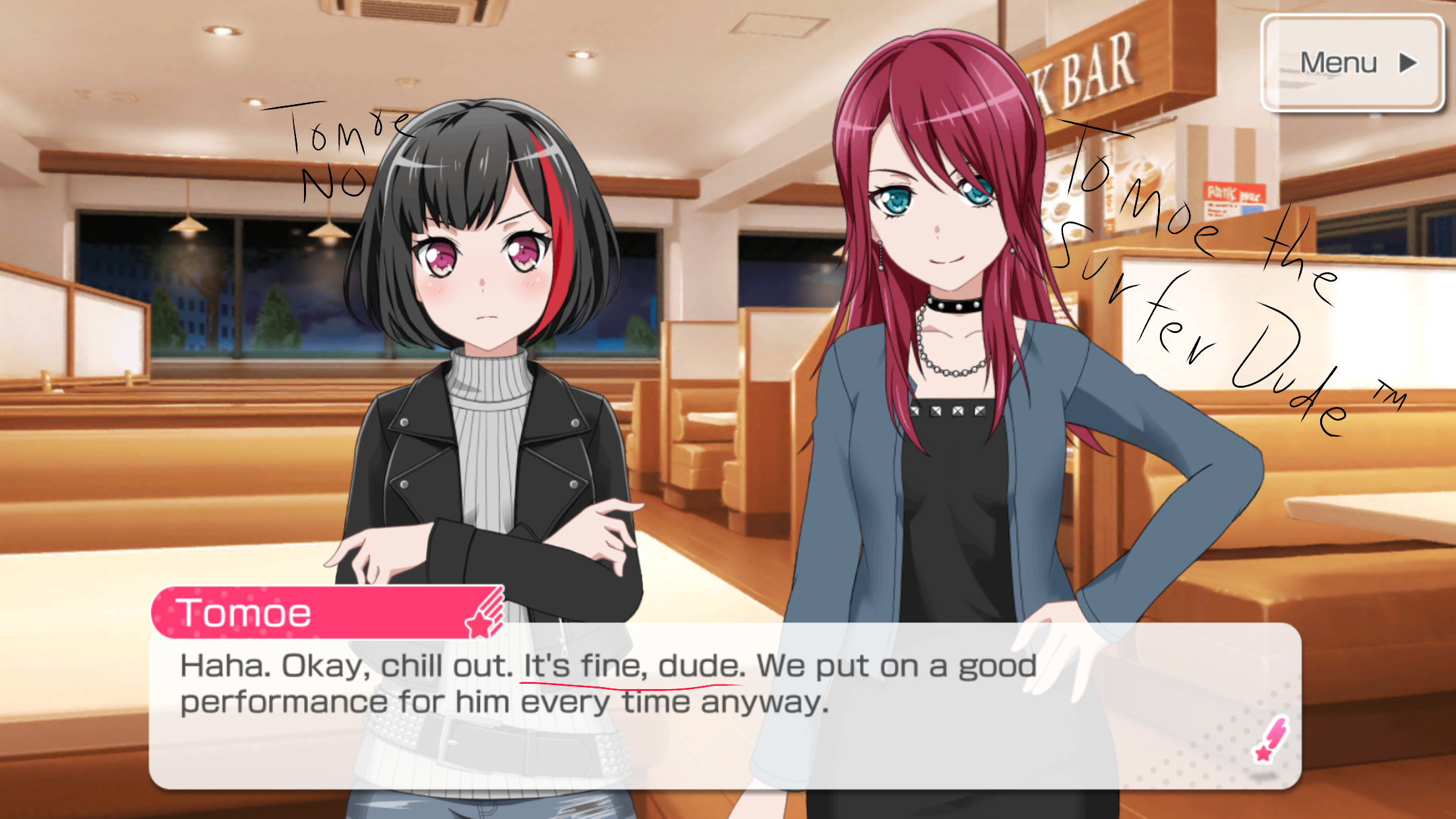Open the Menu button
1456x819 pixels.
pyautogui.click(x=1352, y=63)
